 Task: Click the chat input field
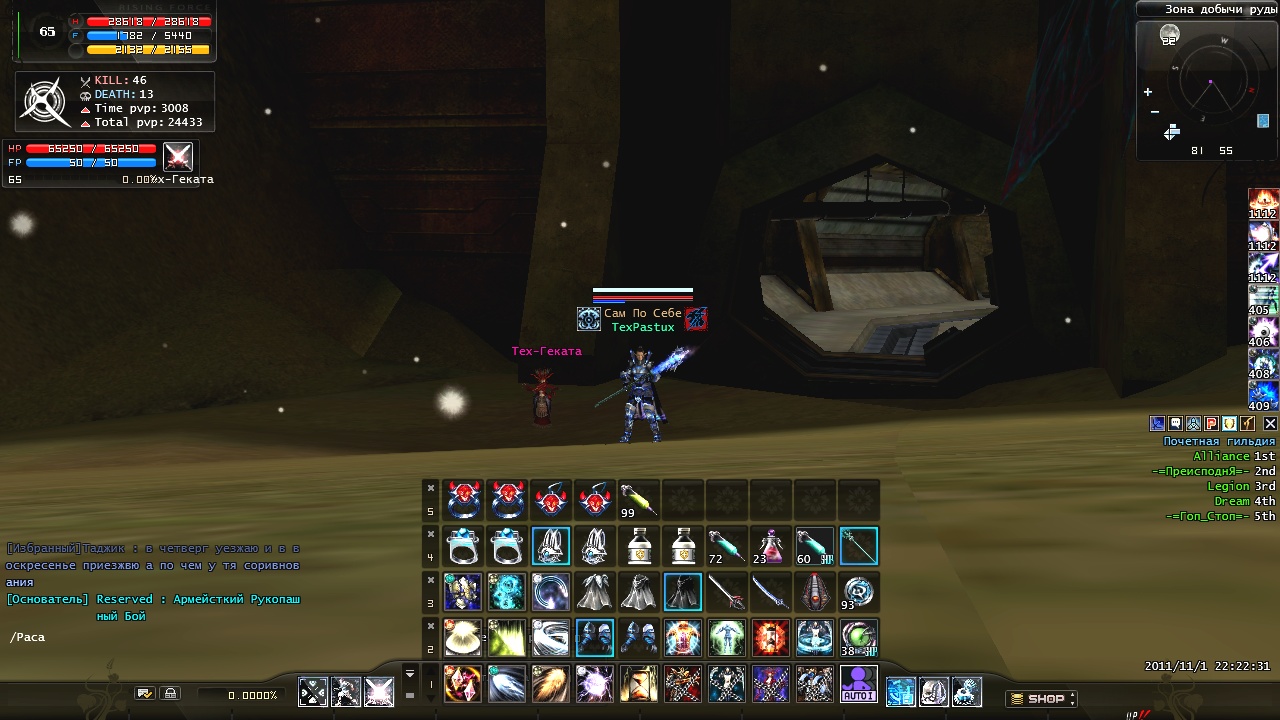pyautogui.click(x=150, y=637)
